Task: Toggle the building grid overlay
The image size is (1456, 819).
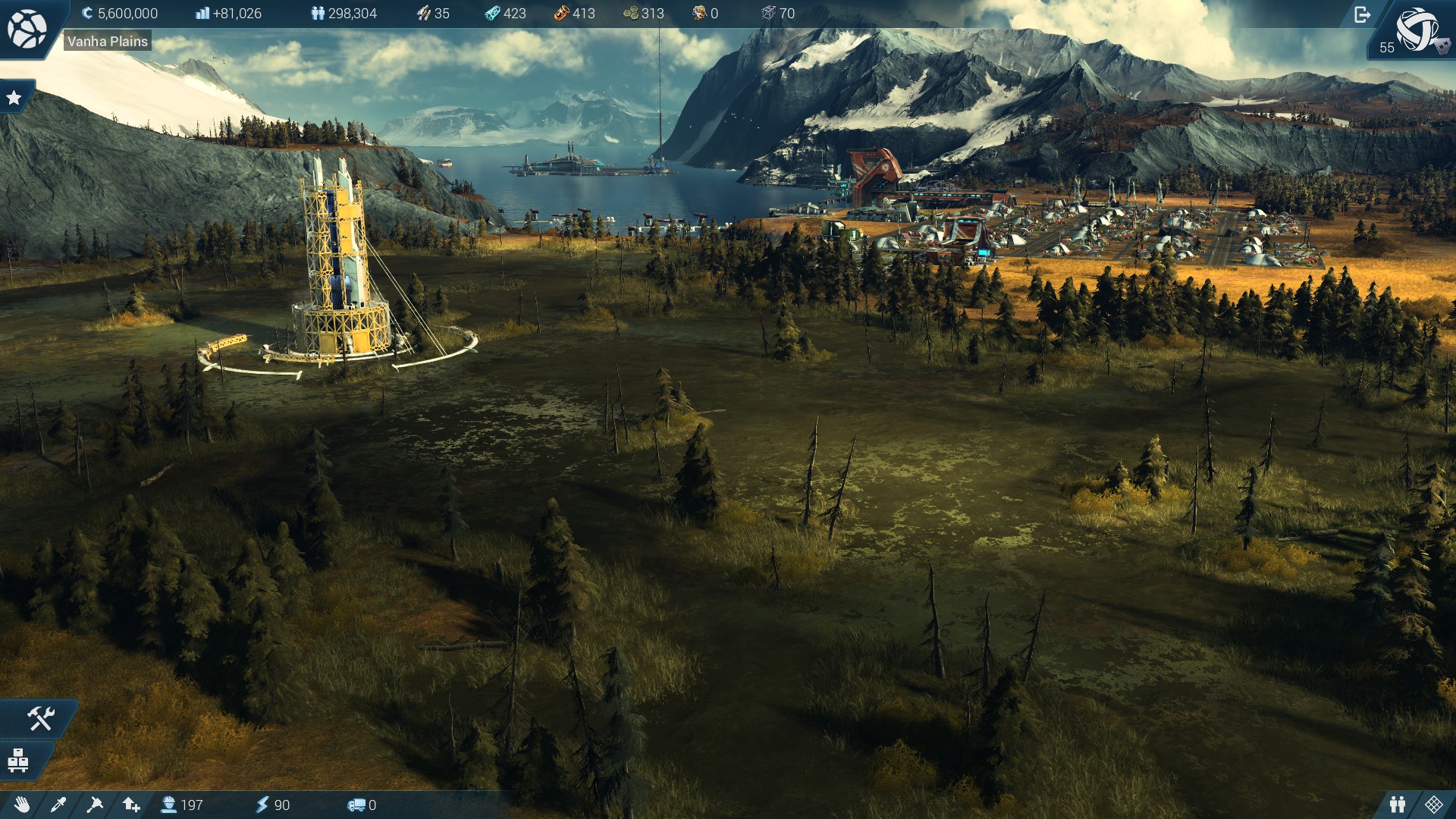Action: pyautogui.click(x=1434, y=805)
